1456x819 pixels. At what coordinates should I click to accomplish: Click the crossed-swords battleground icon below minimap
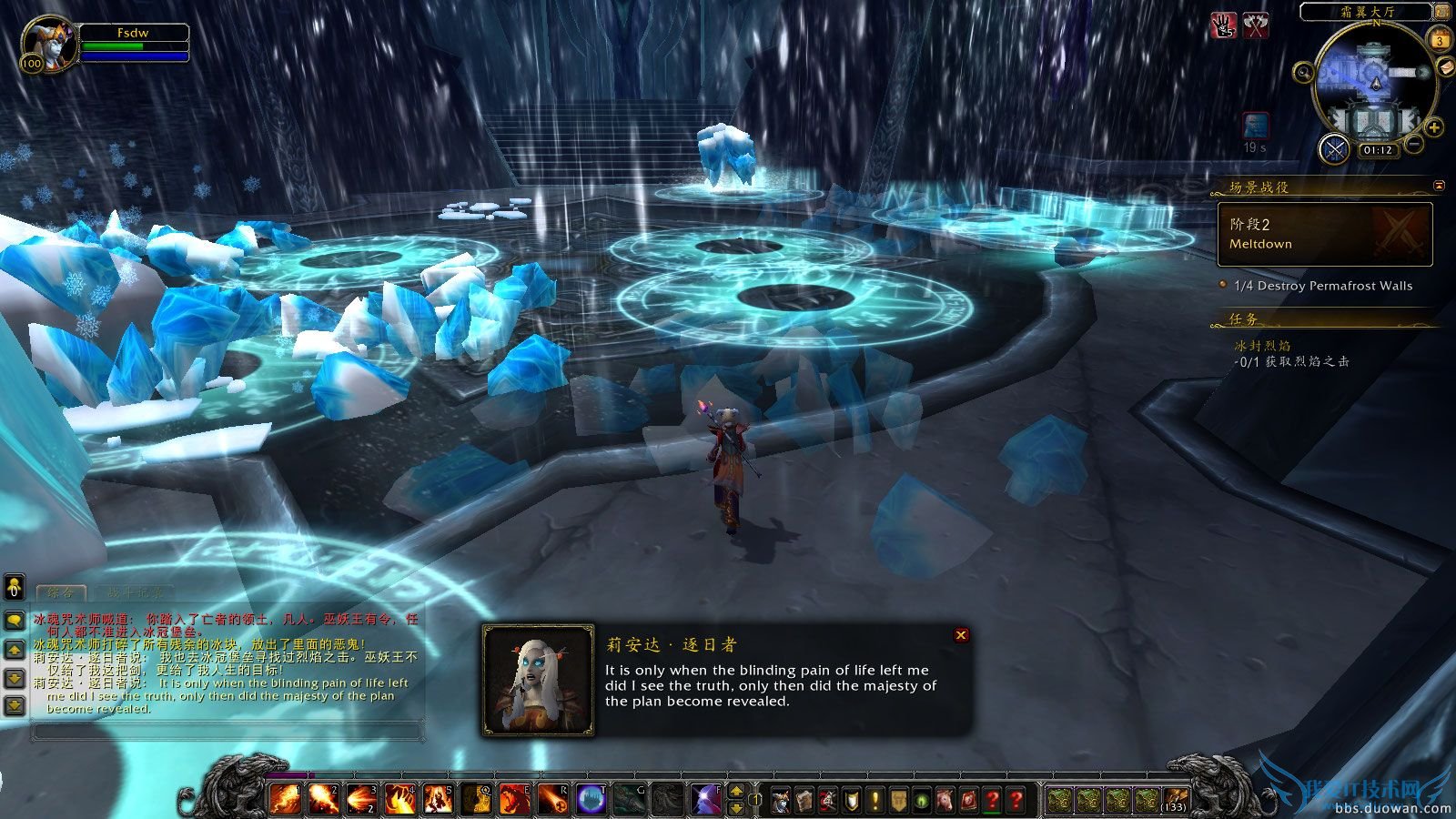pos(1335,149)
